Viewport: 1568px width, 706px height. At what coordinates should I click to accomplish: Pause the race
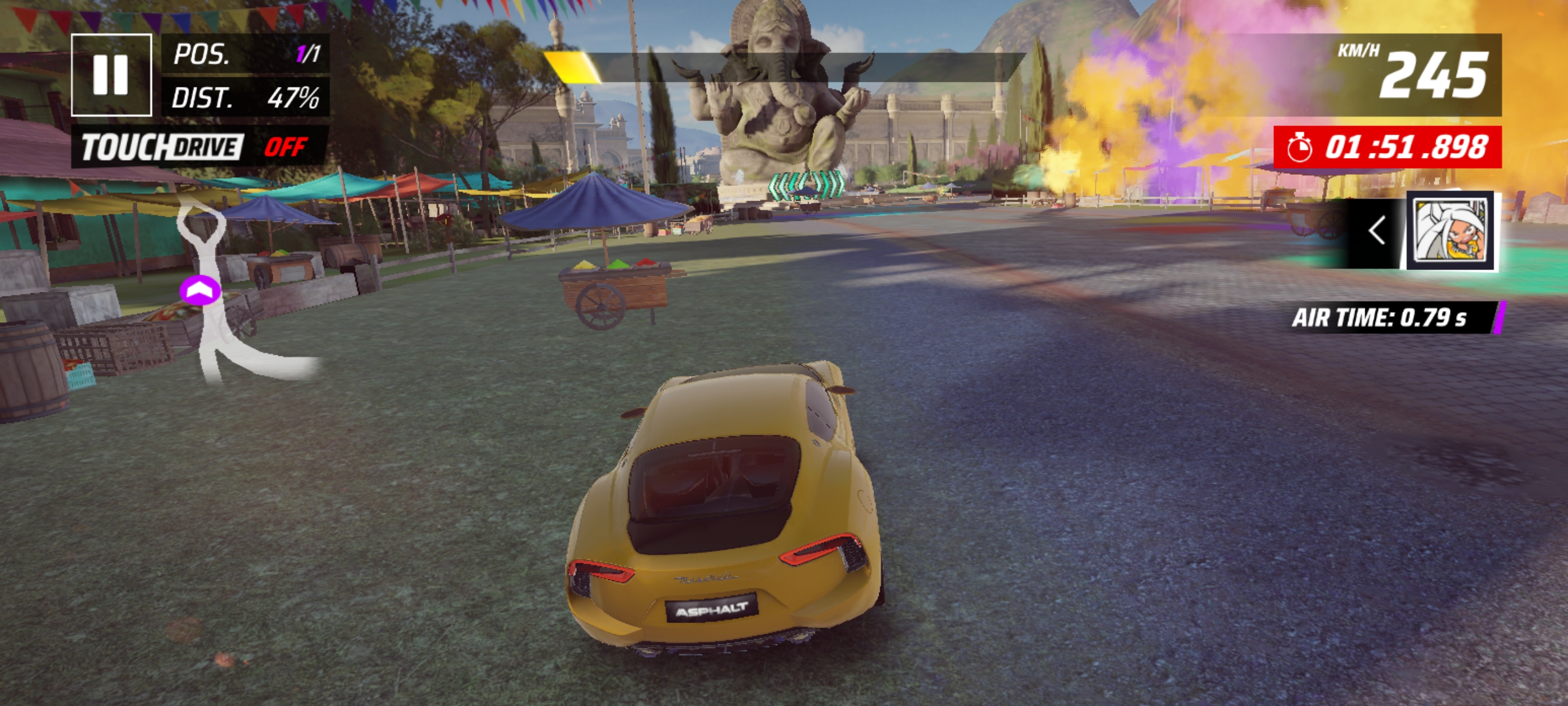coord(111,75)
